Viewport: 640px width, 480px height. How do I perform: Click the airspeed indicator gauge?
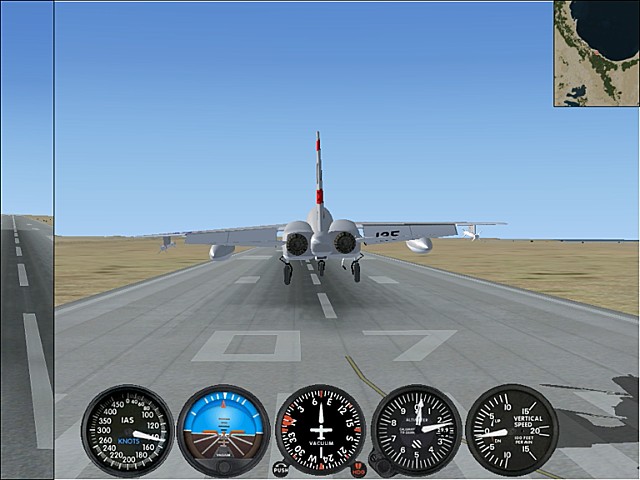[x=127, y=430]
